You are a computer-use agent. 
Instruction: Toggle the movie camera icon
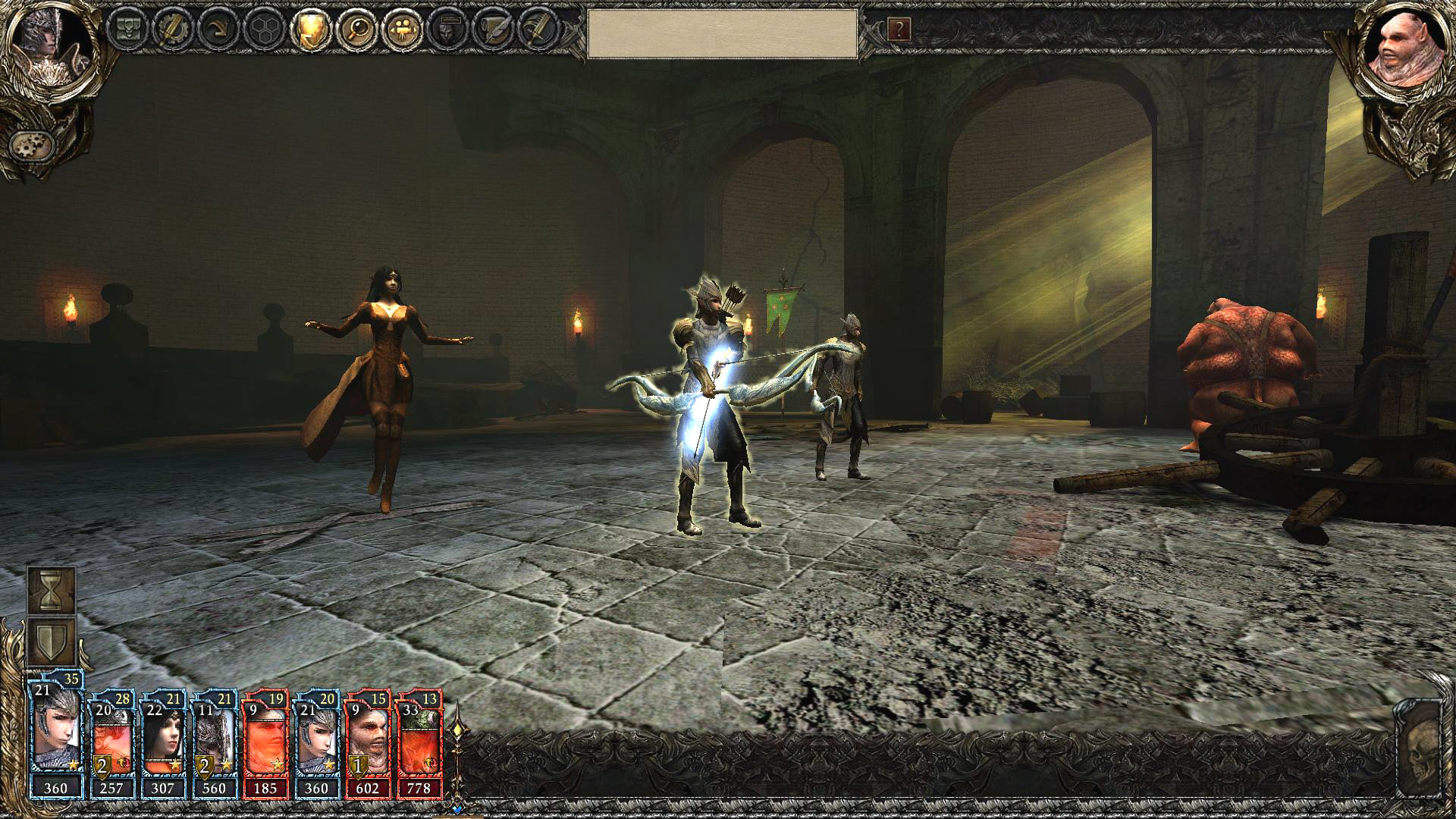(401, 30)
